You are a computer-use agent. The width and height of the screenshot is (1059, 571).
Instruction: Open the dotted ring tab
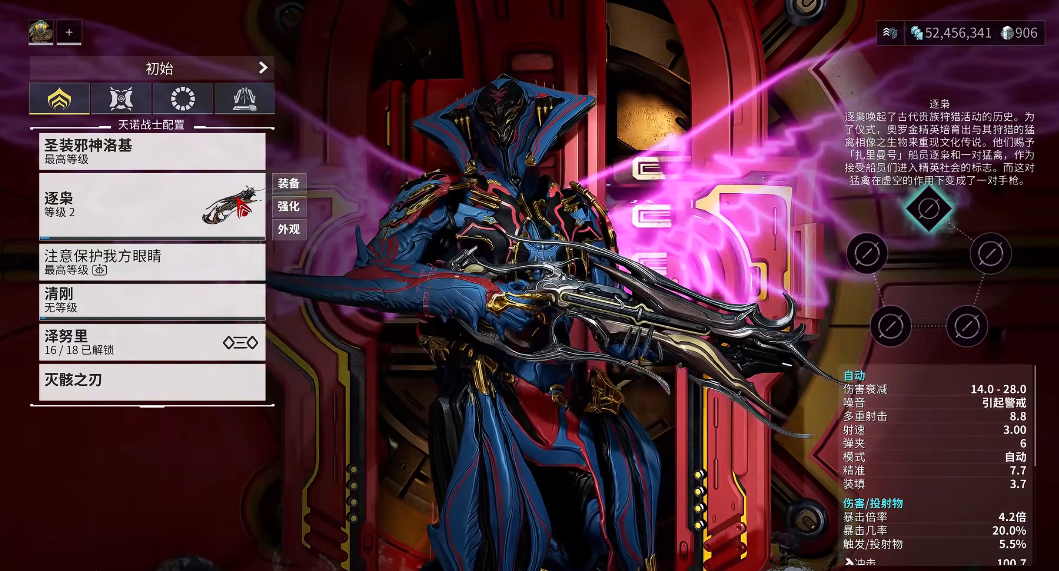(x=183, y=98)
